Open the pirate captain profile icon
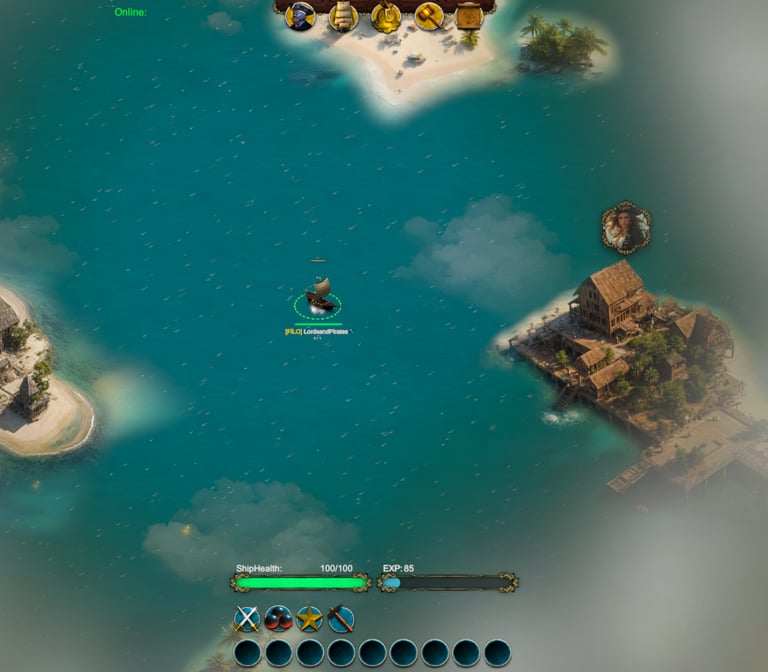This screenshot has width=768, height=672. click(301, 16)
